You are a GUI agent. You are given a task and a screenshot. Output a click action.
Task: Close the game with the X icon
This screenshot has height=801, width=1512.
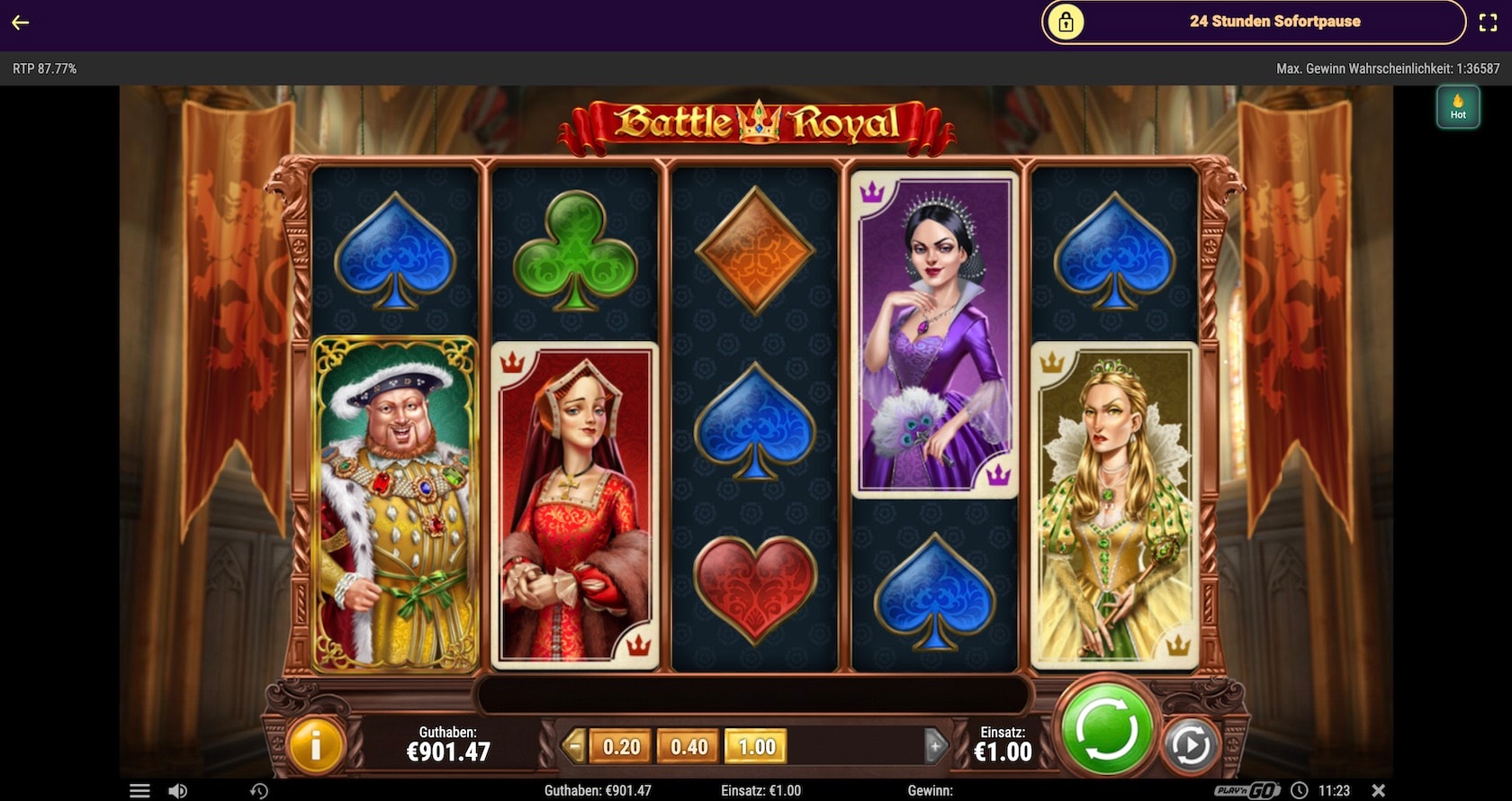(1378, 790)
